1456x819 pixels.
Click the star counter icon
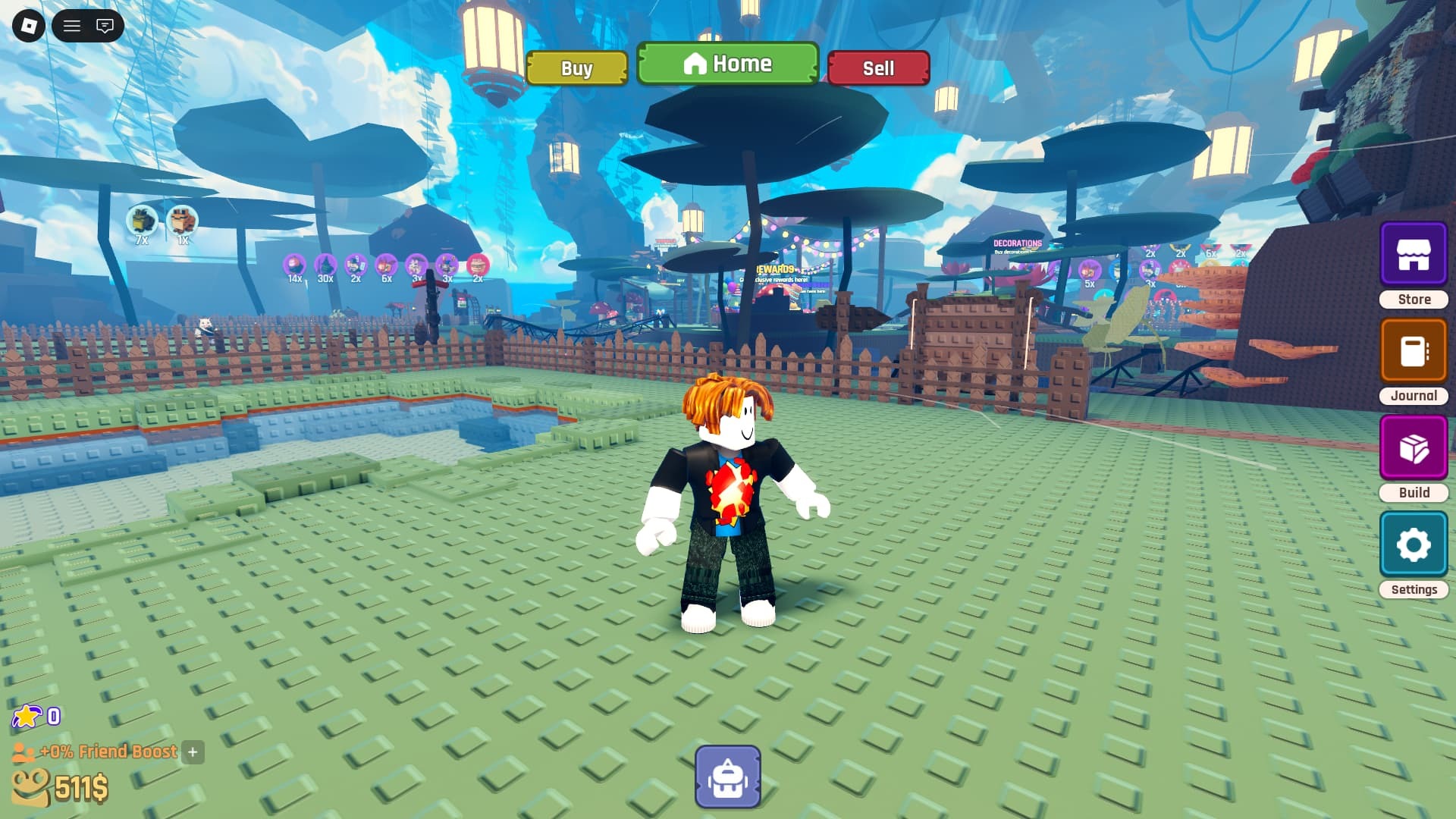[x=28, y=715]
